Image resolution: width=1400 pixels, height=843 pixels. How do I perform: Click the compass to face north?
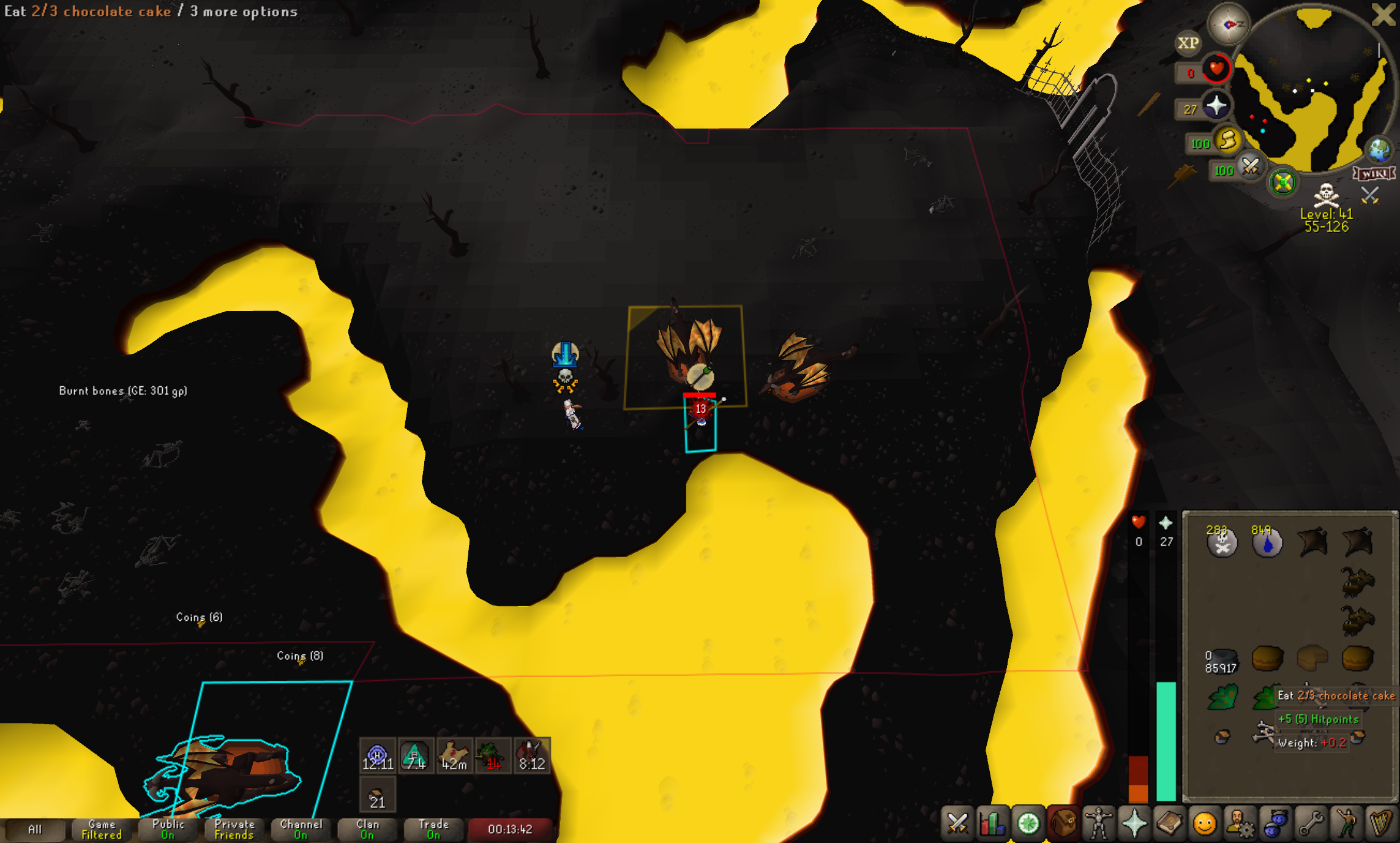pyautogui.click(x=1228, y=24)
